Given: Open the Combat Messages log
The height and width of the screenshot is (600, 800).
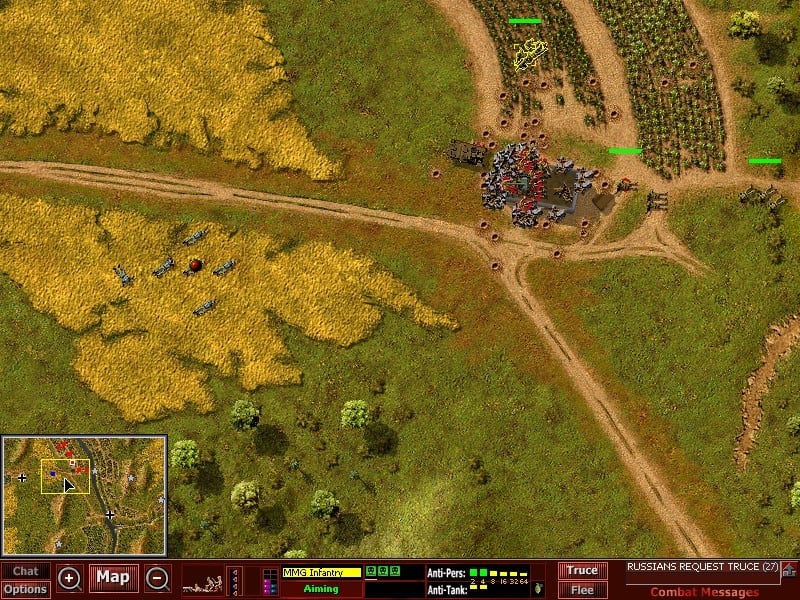Looking at the screenshot, I should pos(704,592).
